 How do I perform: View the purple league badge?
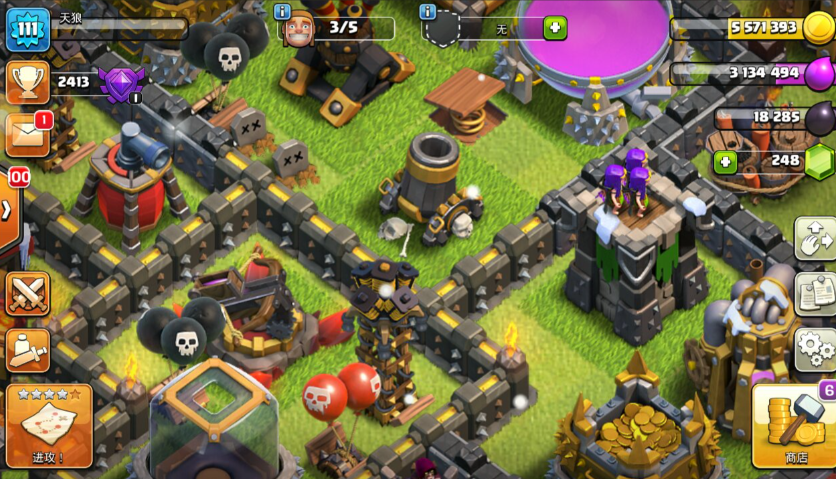coord(123,82)
